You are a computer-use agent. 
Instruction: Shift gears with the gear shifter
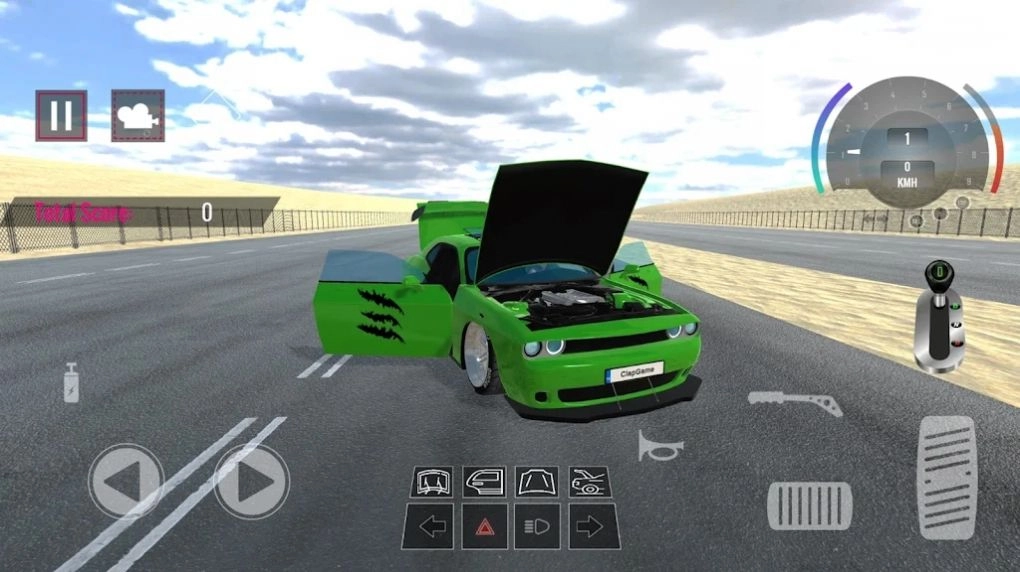coord(940,318)
